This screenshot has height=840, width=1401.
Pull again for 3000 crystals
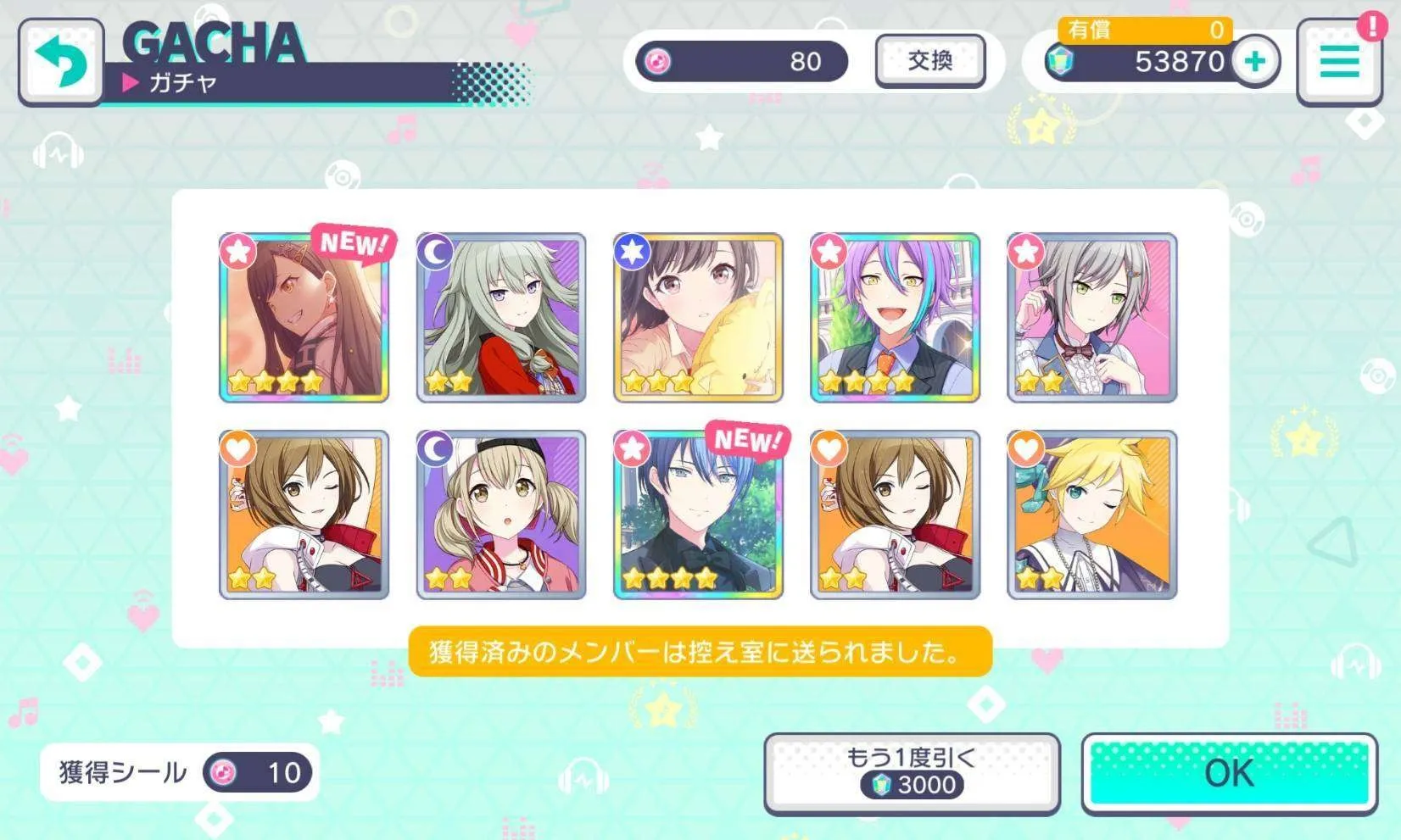click(x=912, y=773)
